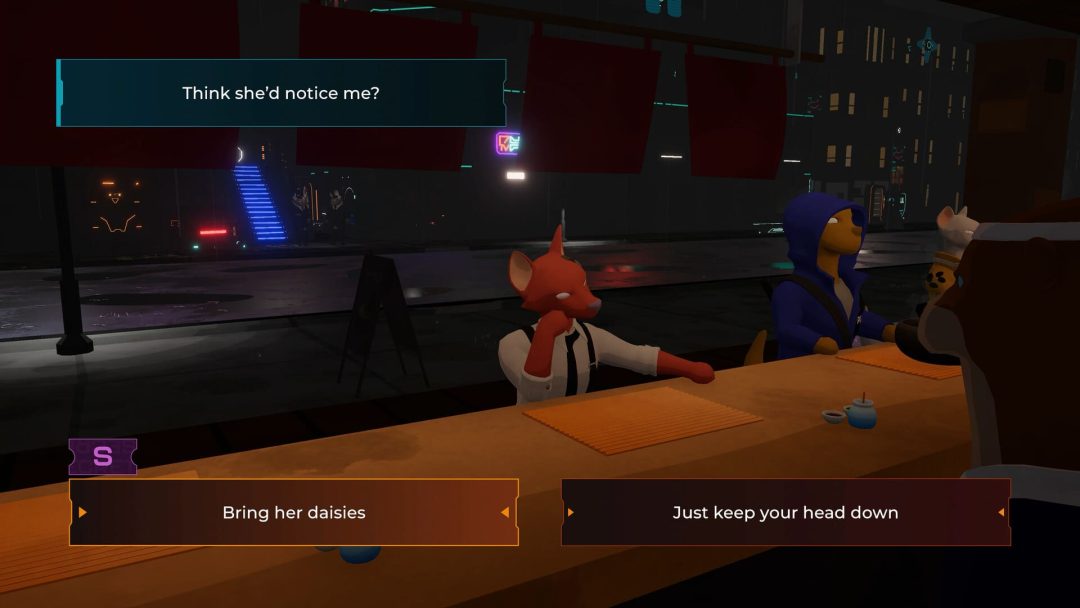This screenshot has height=608, width=1080.
Task: Select "Just keep your head down" response
Action: [785, 512]
